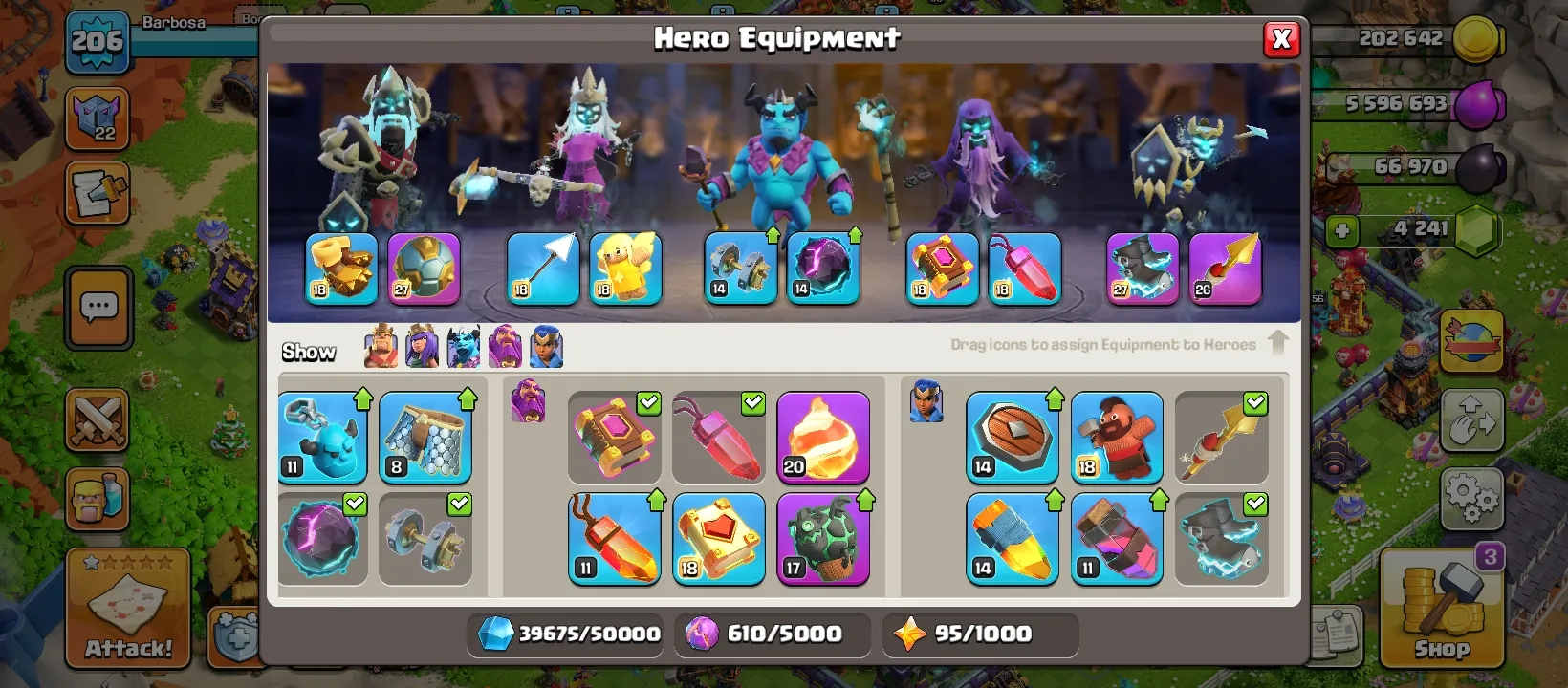Collapse the hero display with the up arrow

coord(1278,342)
